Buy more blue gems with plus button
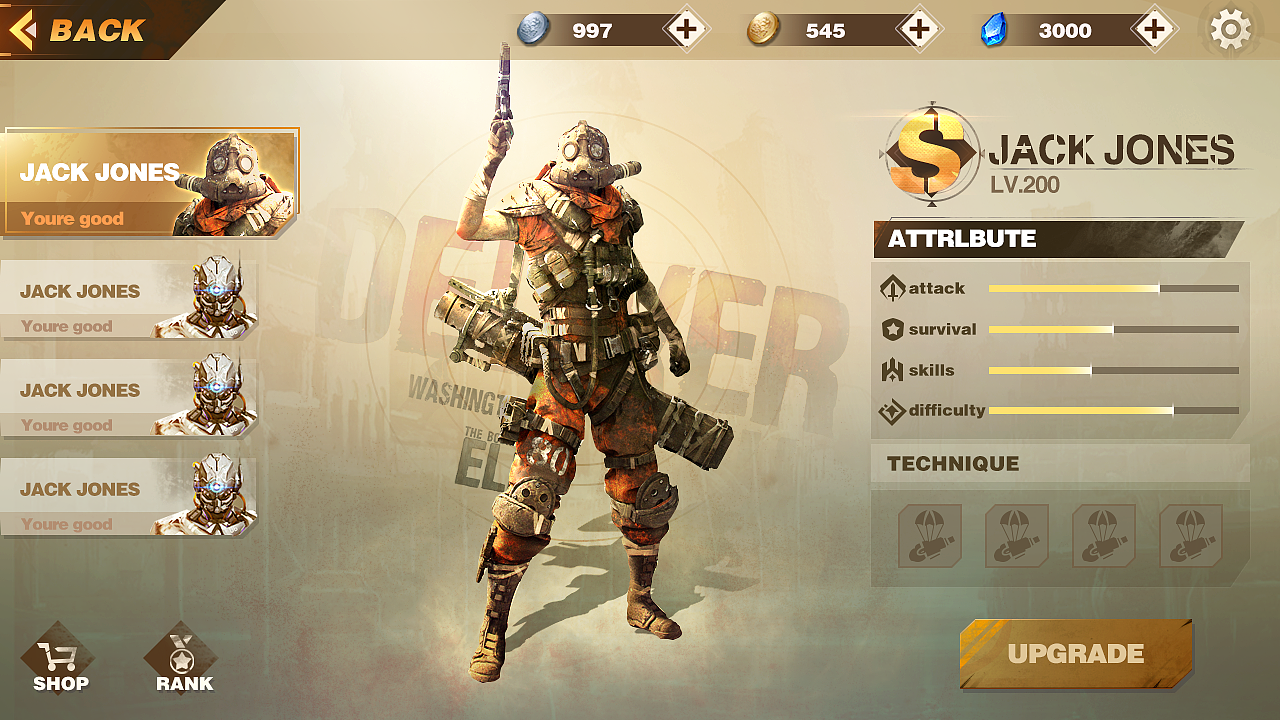 (1154, 30)
